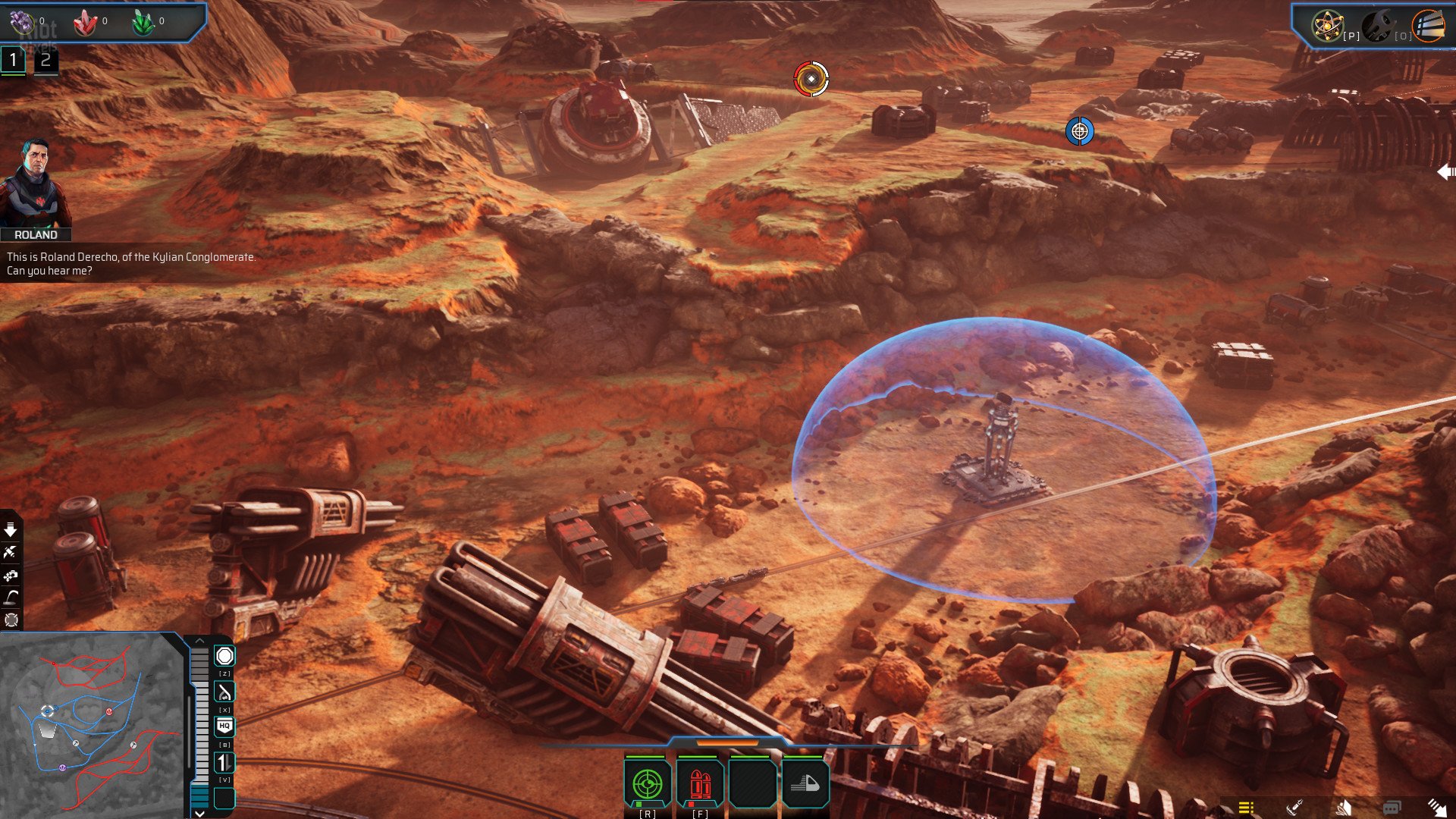Open the wrench upgrades icon
Viewport: 1456px width, 819px height.
click(x=1378, y=26)
